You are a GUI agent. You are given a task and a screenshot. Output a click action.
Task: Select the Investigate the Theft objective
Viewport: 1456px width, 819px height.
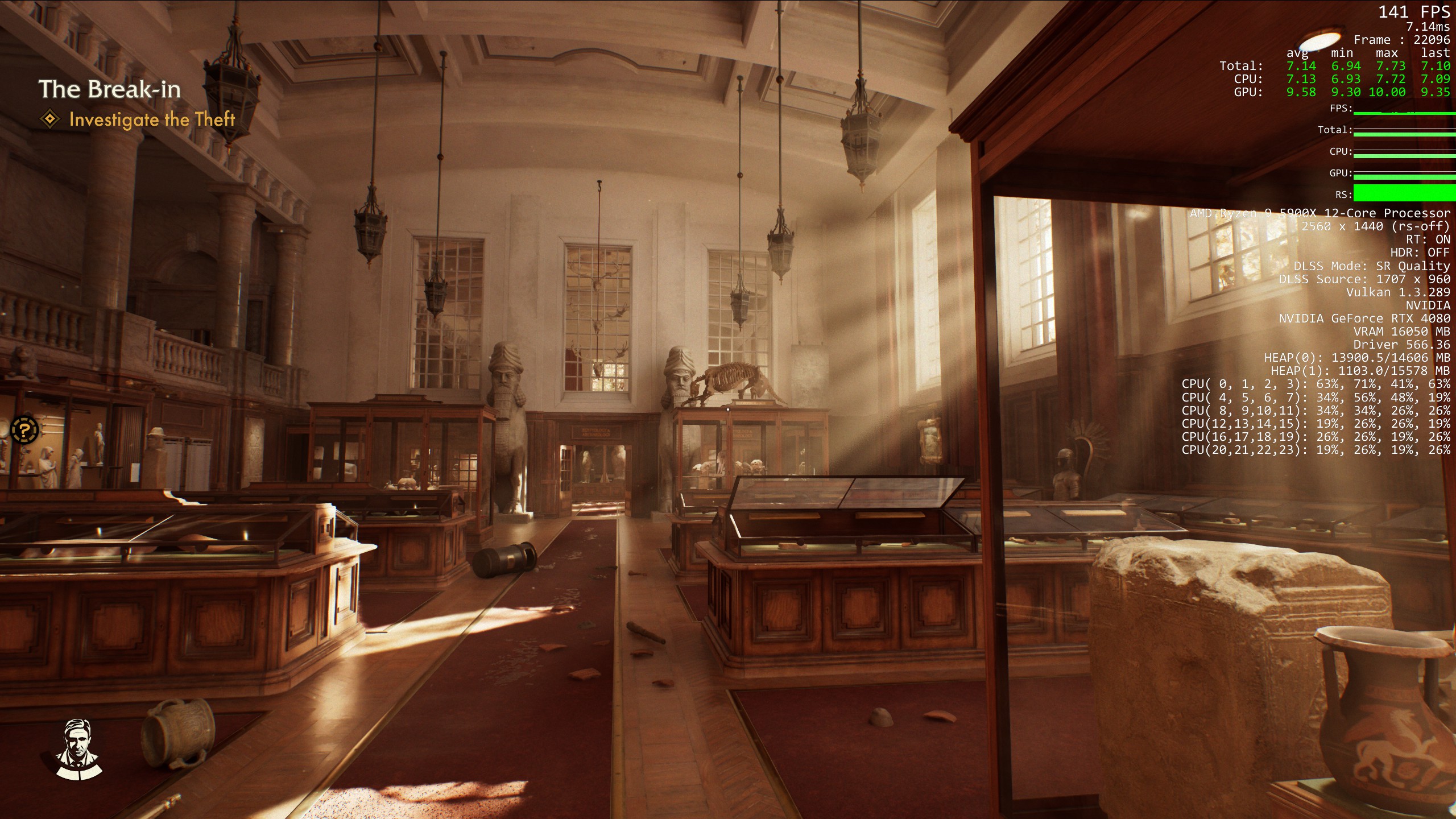(x=151, y=119)
